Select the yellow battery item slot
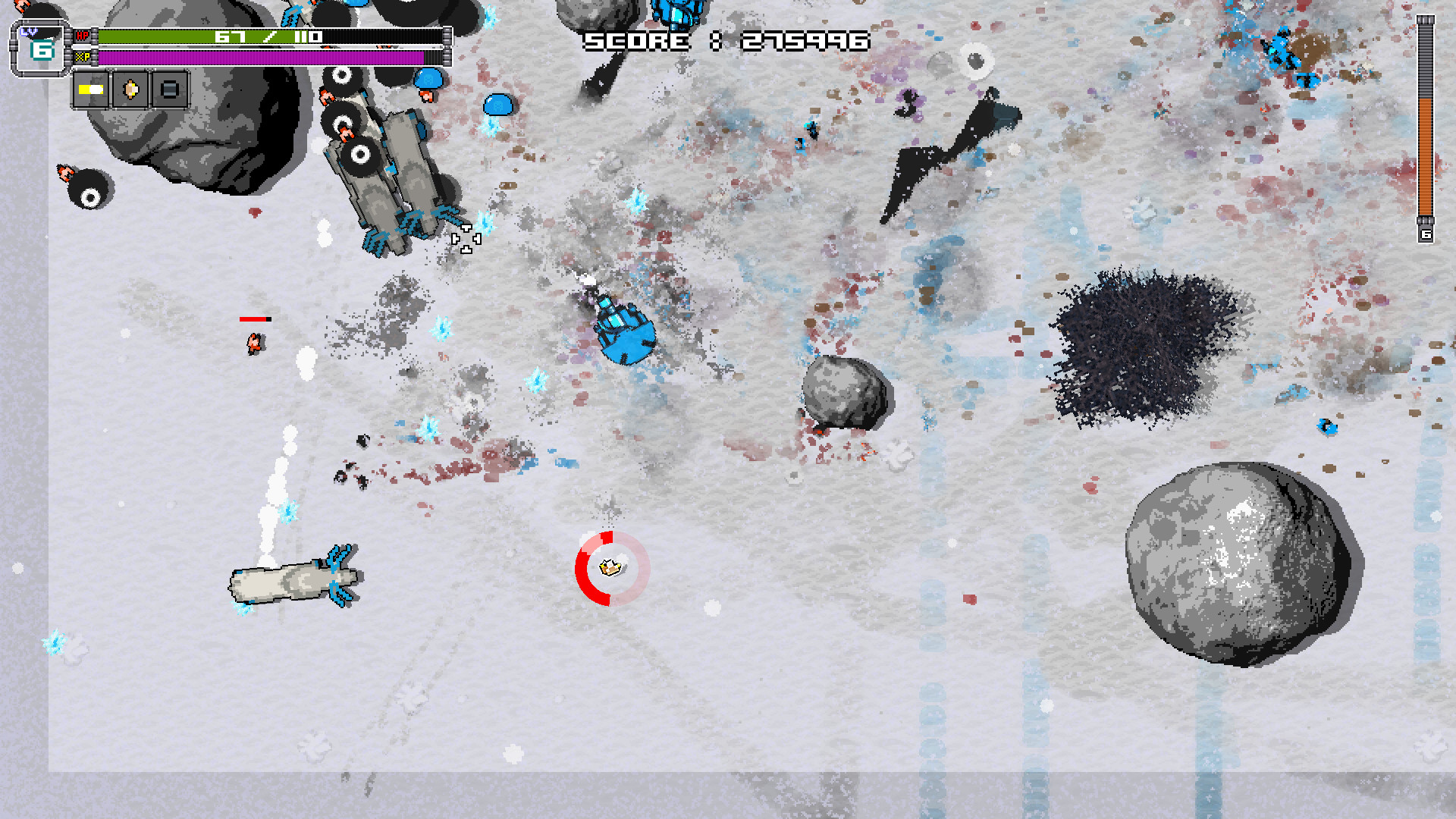The image size is (1456, 819). tap(91, 89)
